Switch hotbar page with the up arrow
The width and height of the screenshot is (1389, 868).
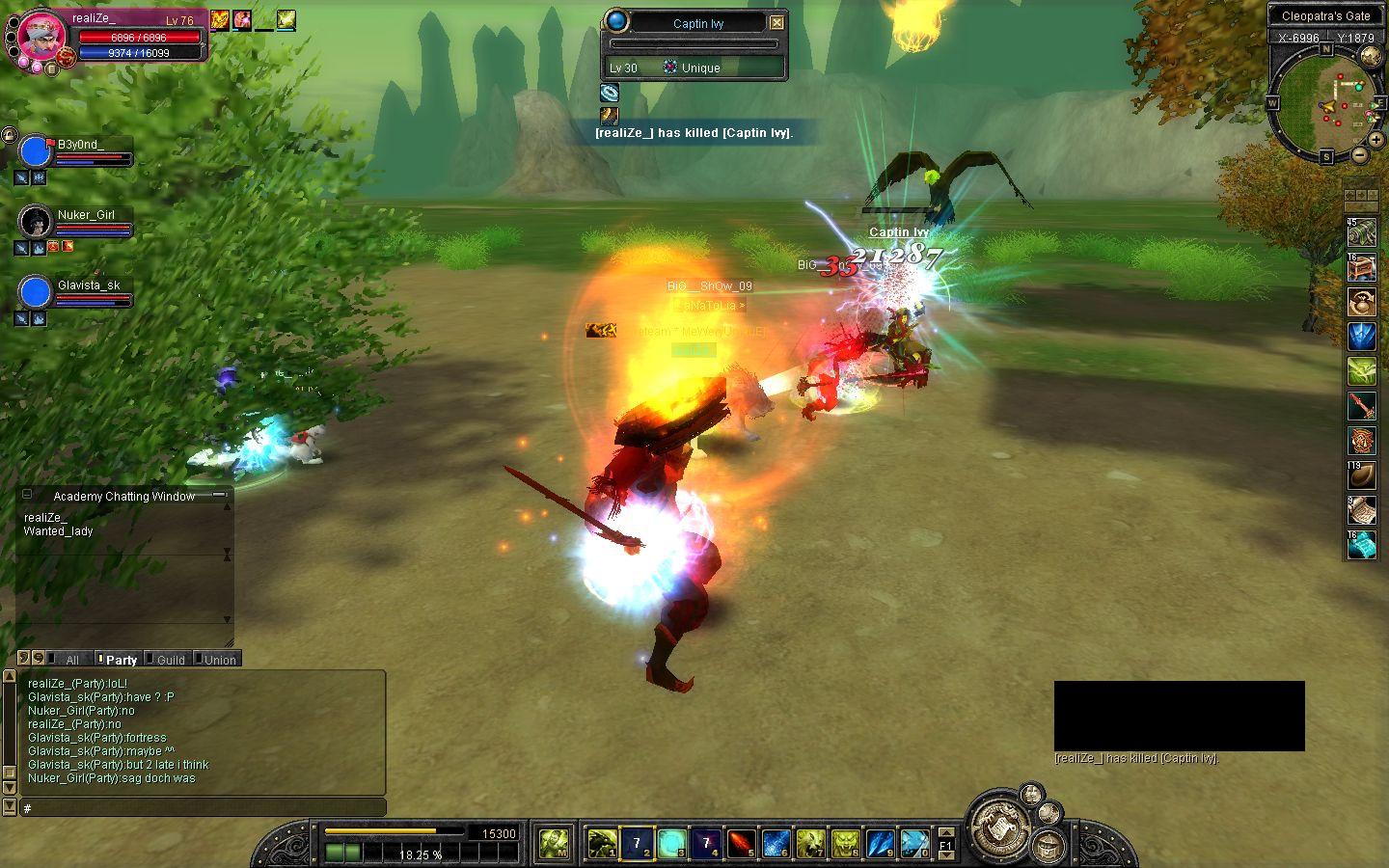coord(946,832)
